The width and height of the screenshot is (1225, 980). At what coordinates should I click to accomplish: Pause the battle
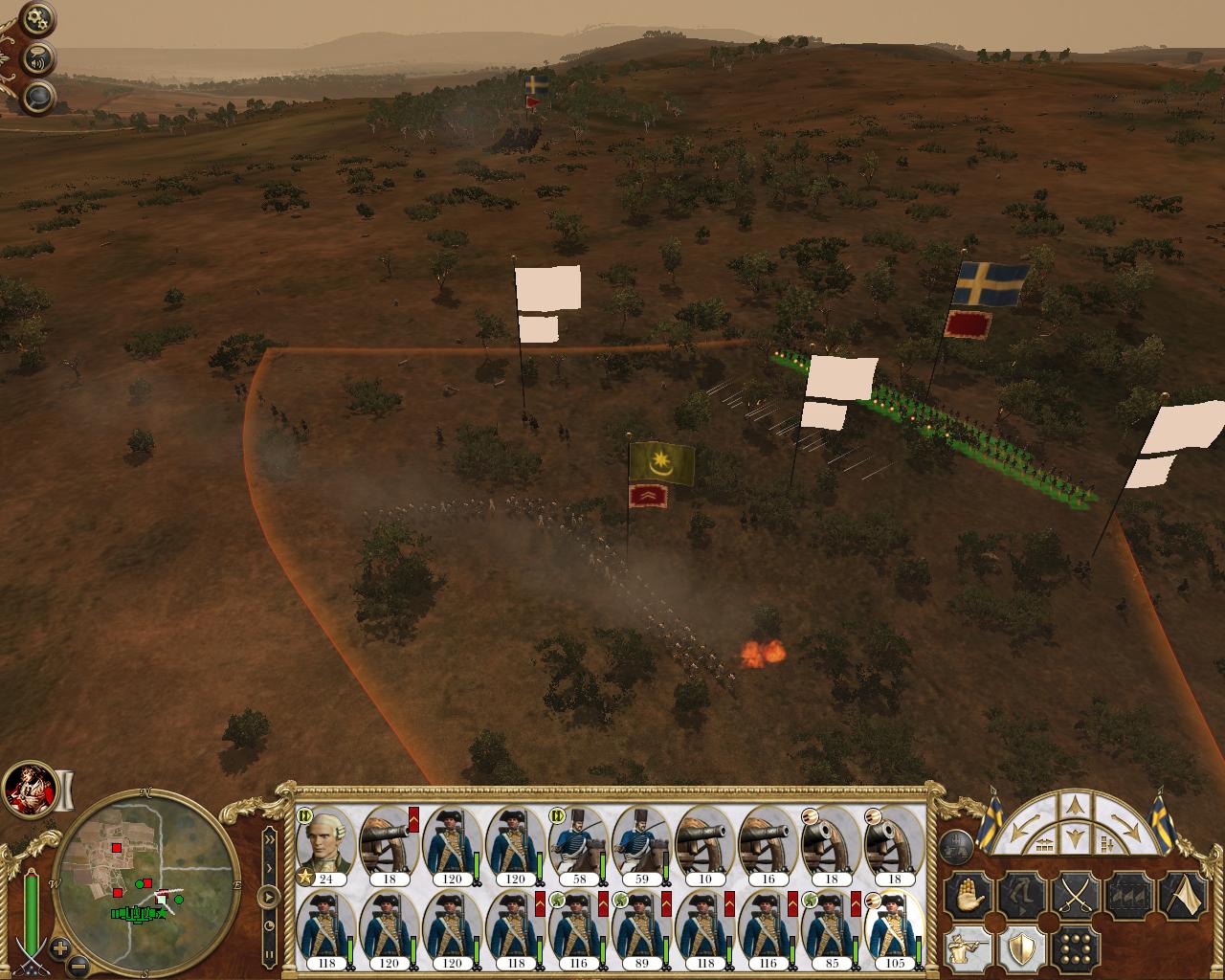(x=269, y=953)
